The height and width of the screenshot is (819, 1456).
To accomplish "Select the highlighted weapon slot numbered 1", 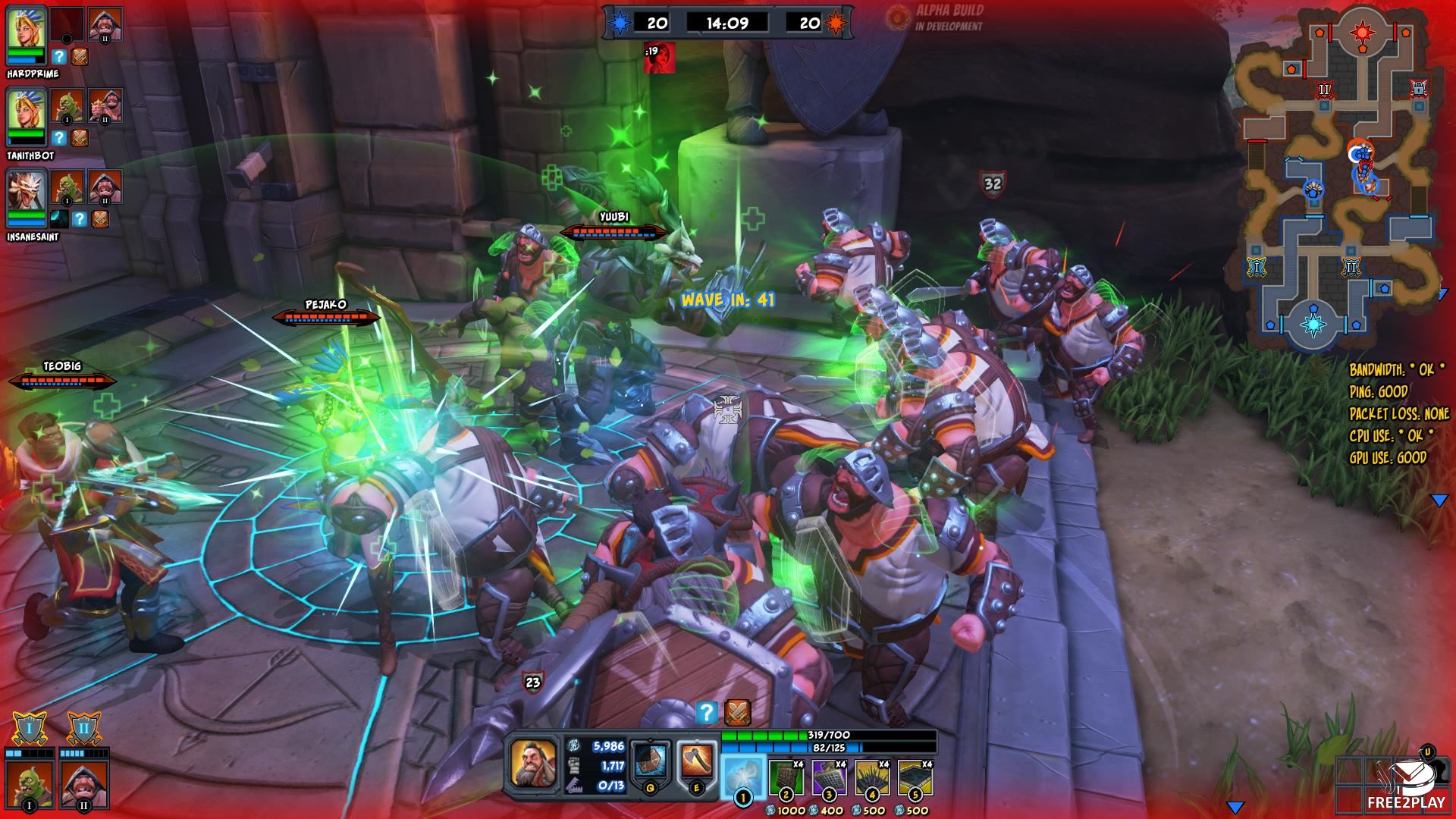I will click(x=742, y=778).
